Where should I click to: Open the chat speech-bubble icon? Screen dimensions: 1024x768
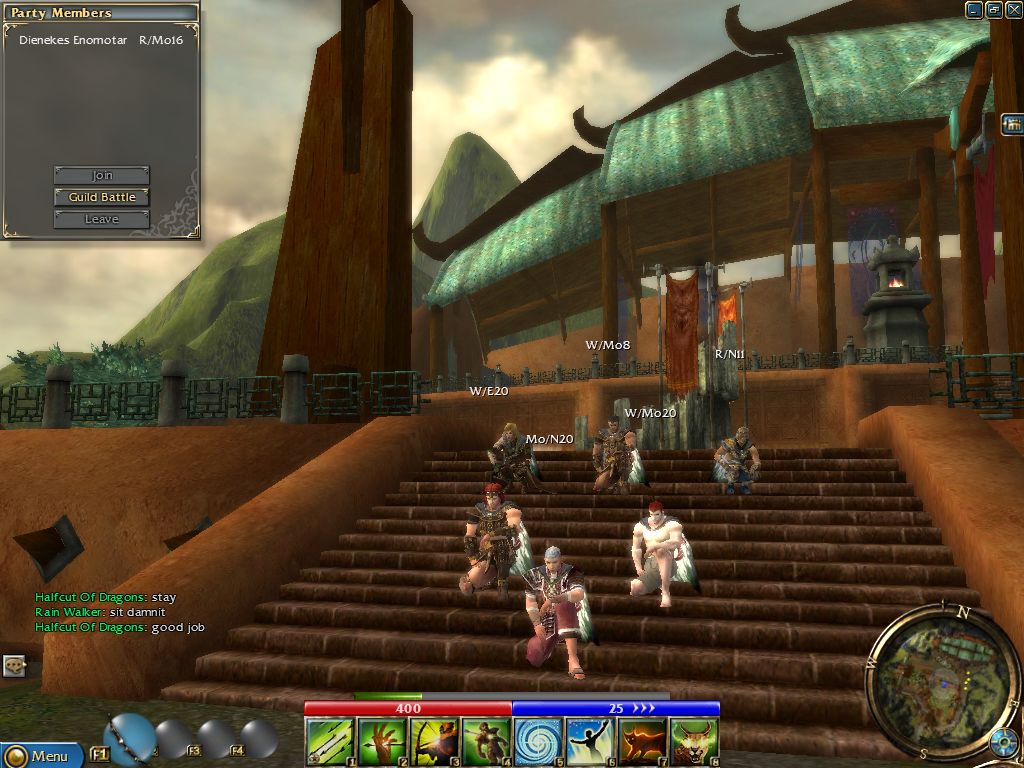tap(14, 665)
